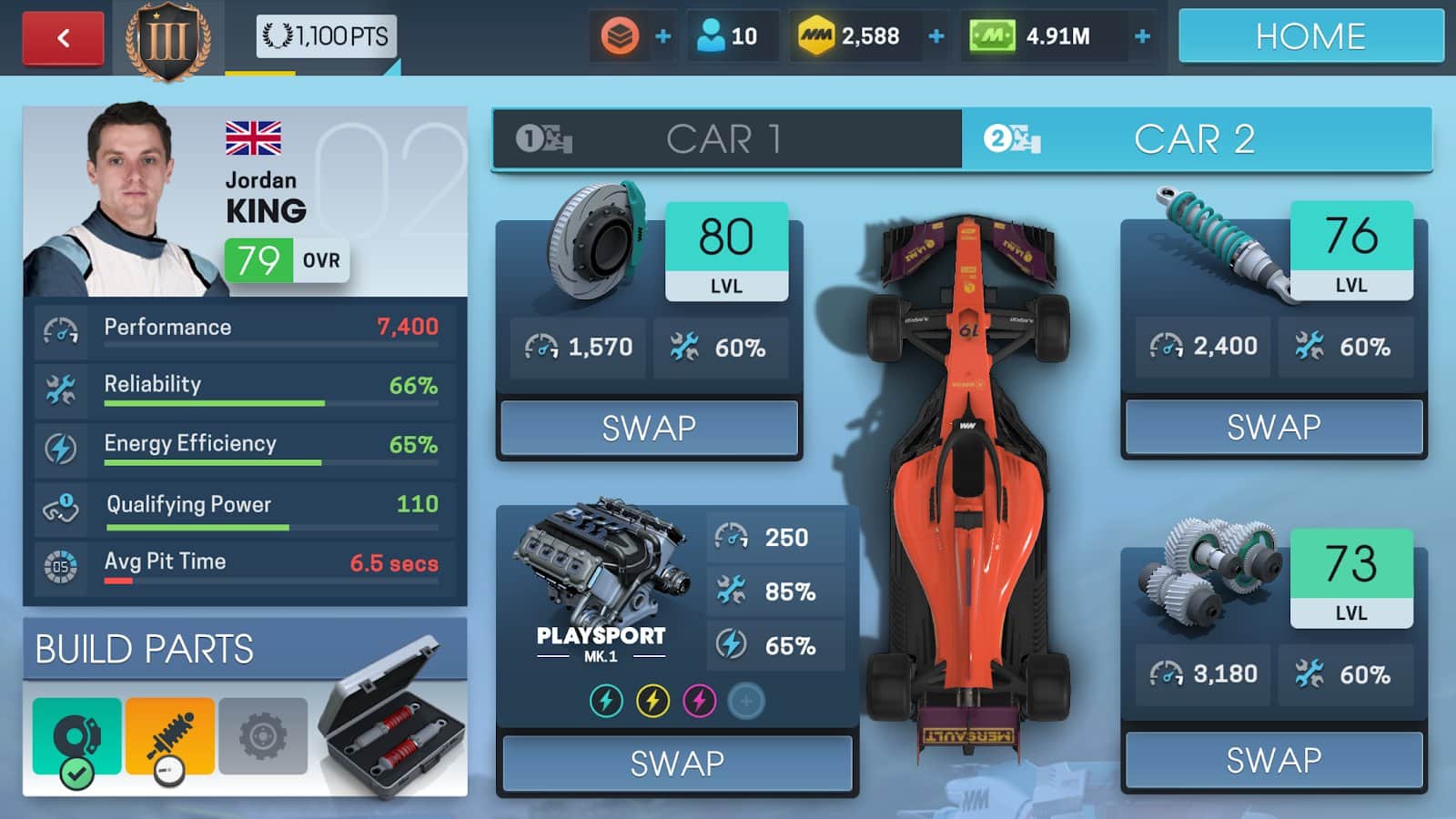The height and width of the screenshot is (819, 1456).
Task: Add more in-game cash with plus button
Action: (x=1143, y=36)
